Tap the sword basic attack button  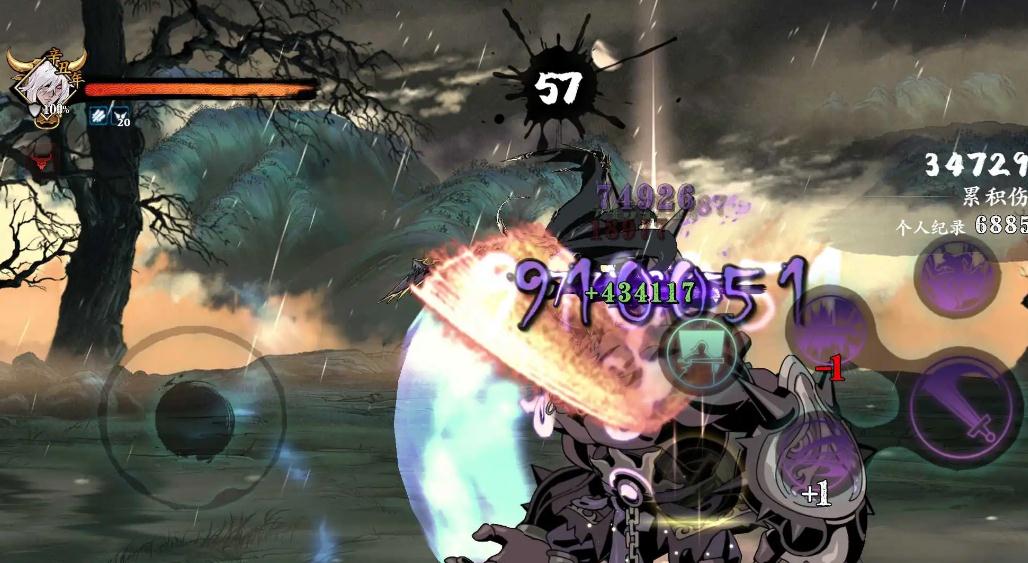pyautogui.click(x=965, y=408)
